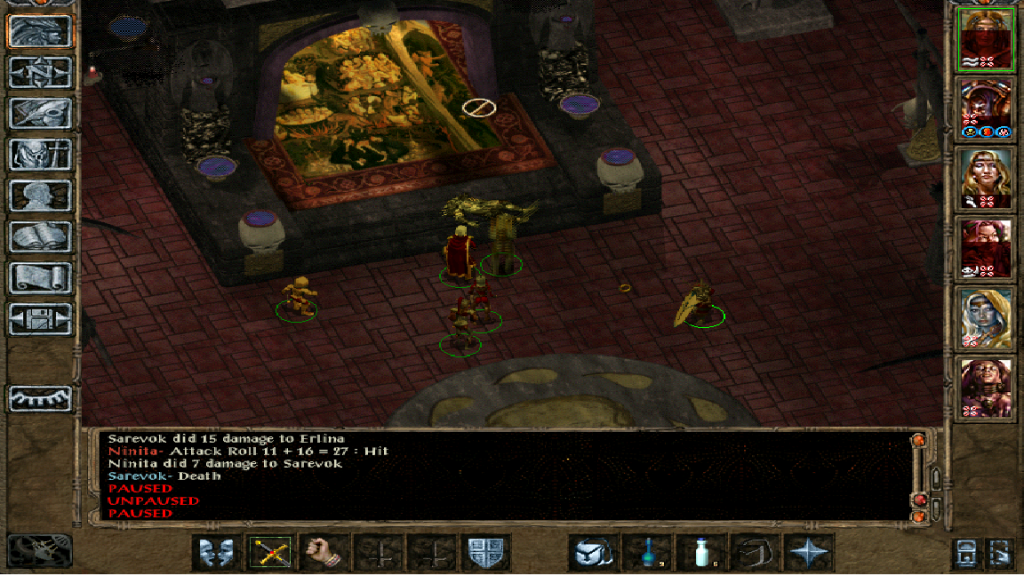Screen dimensions: 1024x576
Task: Open special abilities with the star icon
Action: (x=808, y=552)
